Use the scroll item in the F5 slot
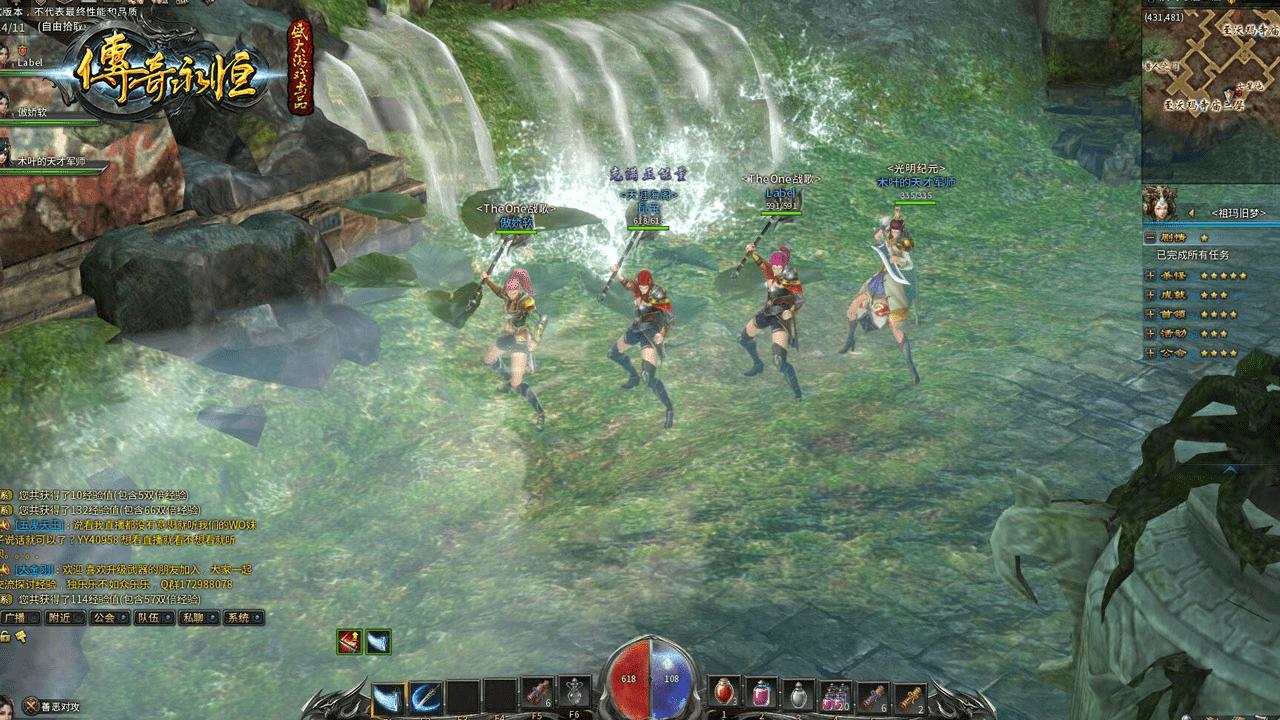Screen dimensions: 1280x720 [x=538, y=693]
